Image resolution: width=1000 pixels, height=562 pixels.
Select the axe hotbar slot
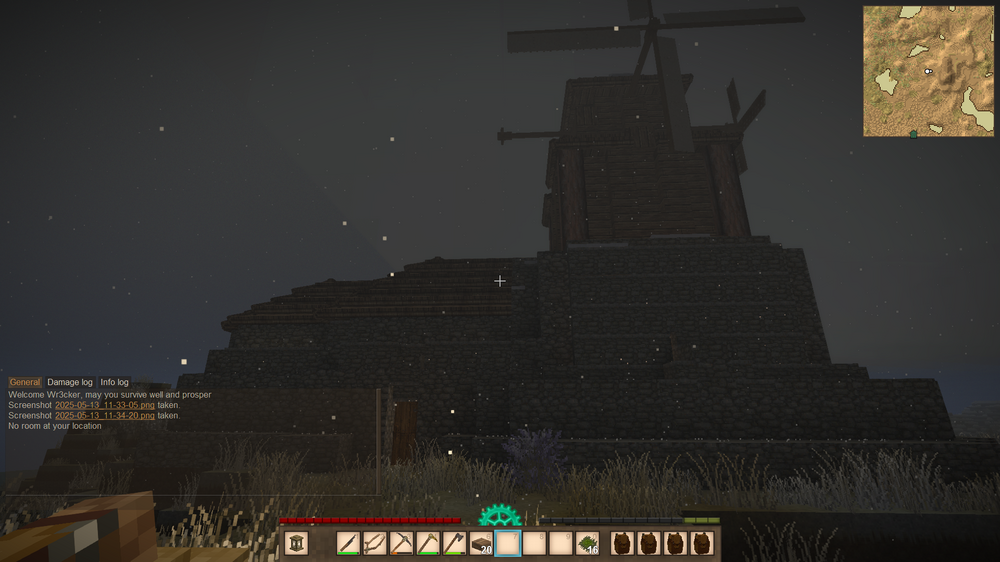pos(454,543)
